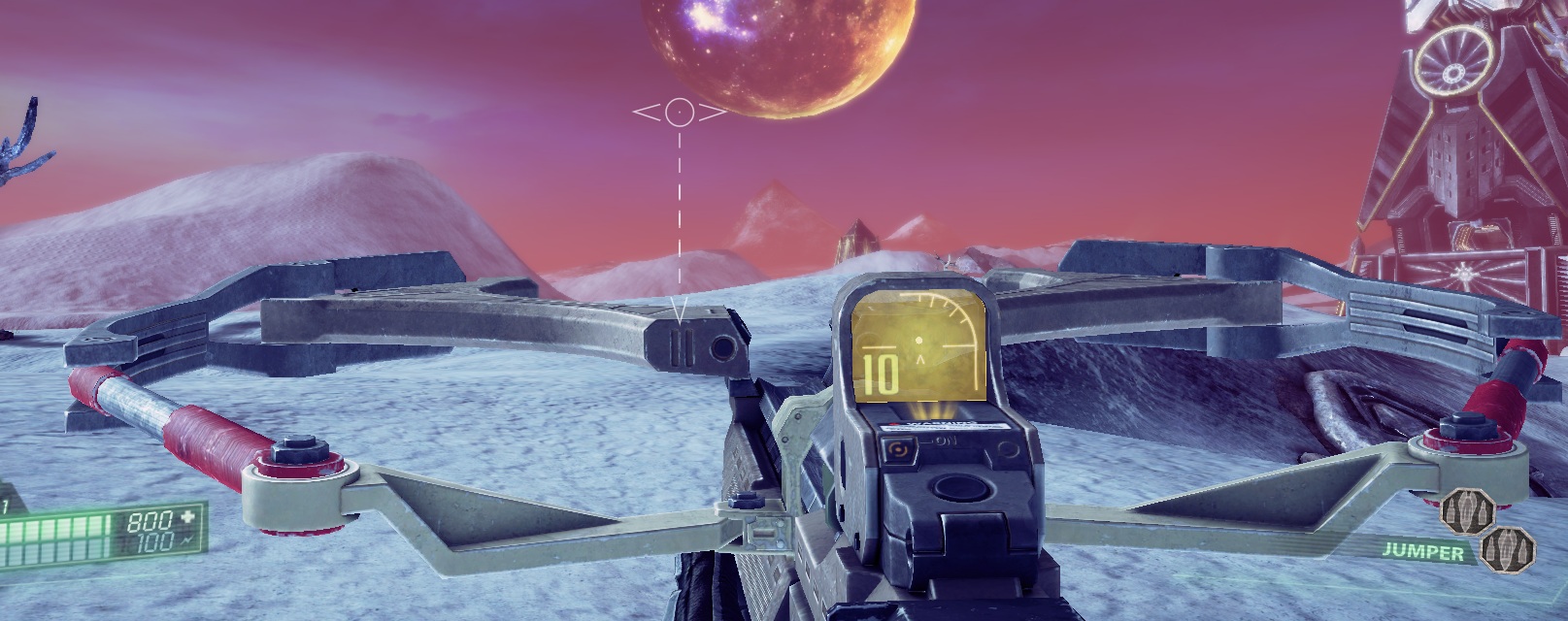Click the circular objective waypoint marker
This screenshot has height=621, width=1568.
680,112
